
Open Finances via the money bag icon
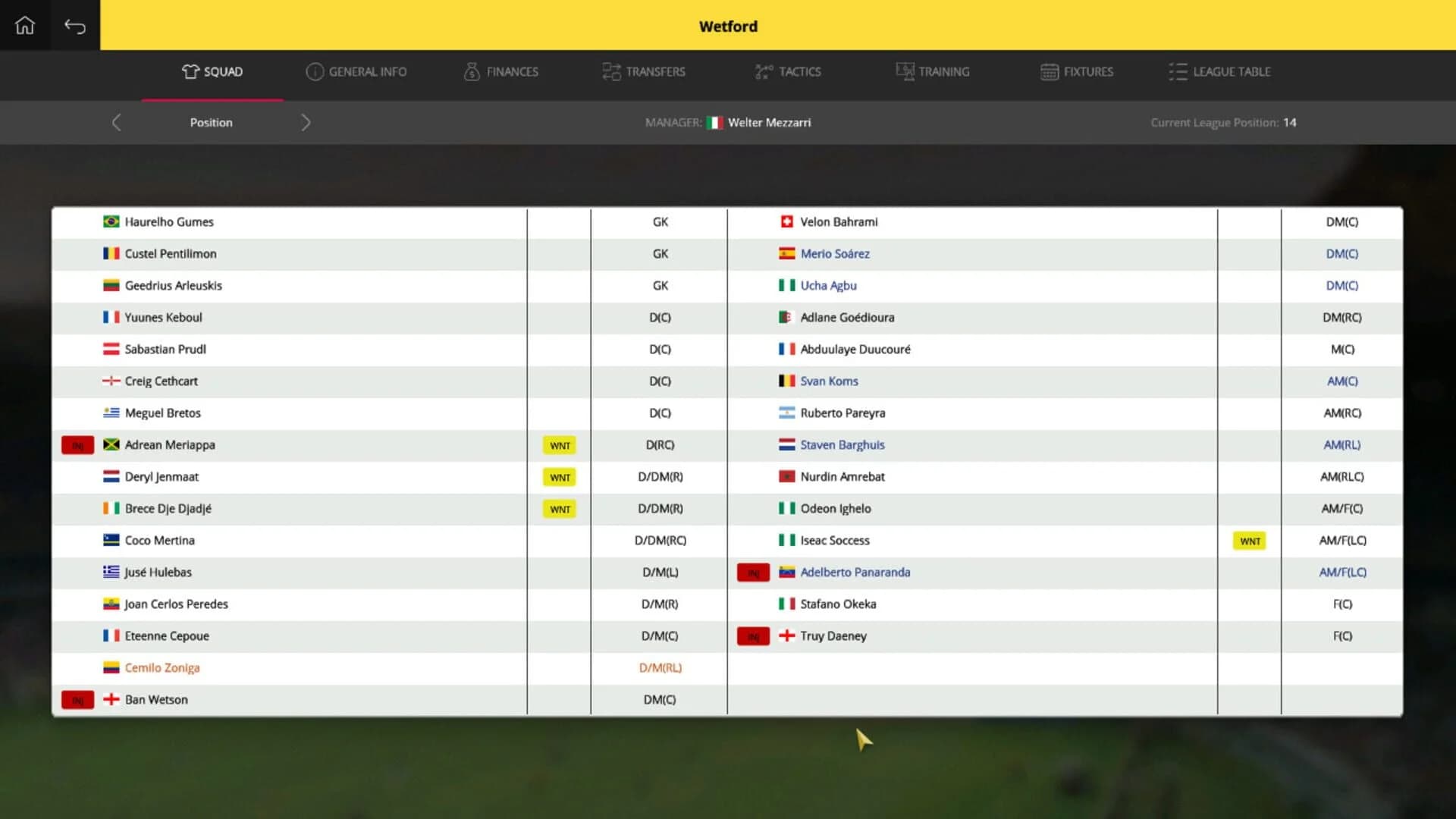(471, 71)
